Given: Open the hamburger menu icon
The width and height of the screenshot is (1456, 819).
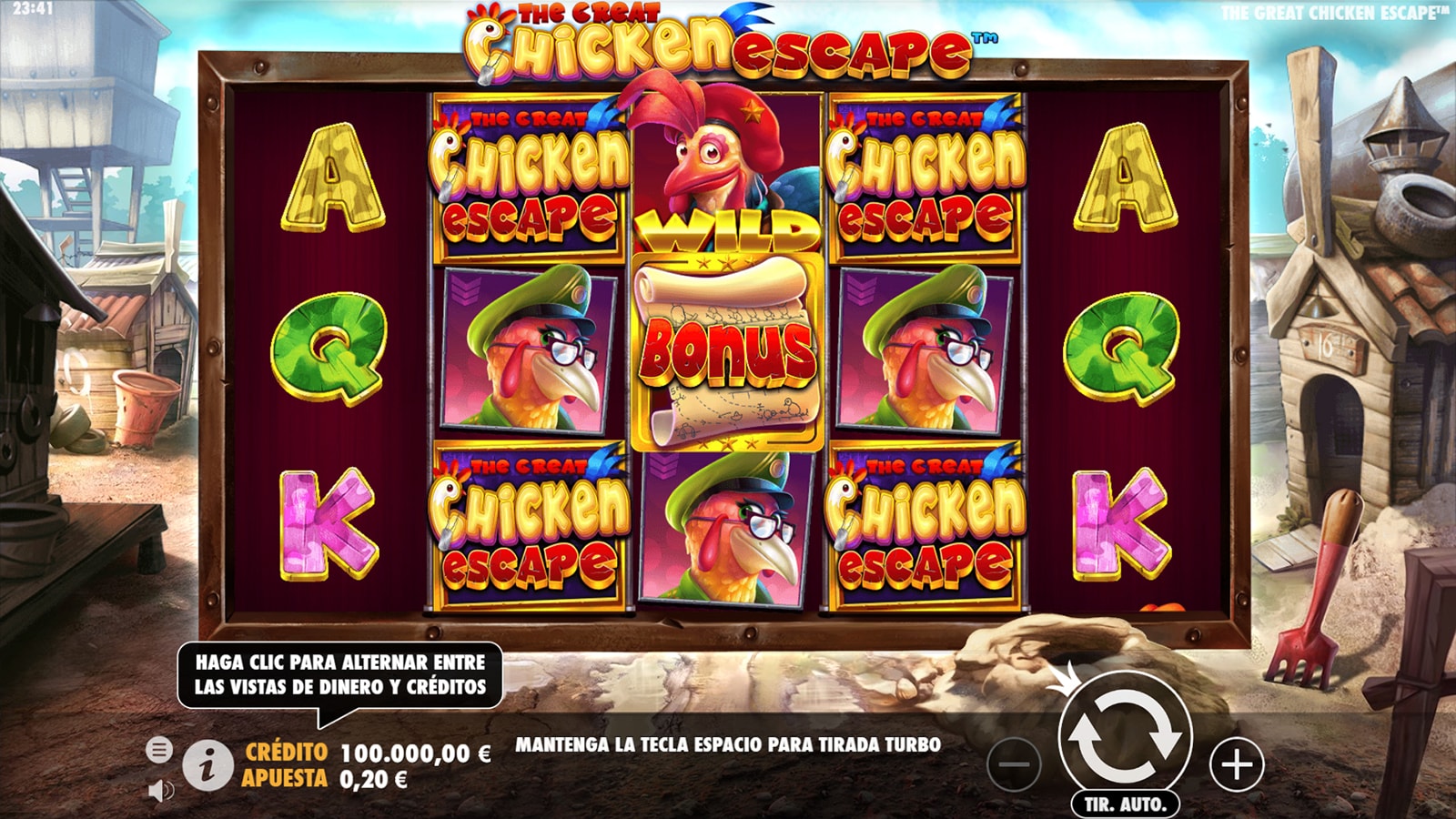Looking at the screenshot, I should 158,750.
